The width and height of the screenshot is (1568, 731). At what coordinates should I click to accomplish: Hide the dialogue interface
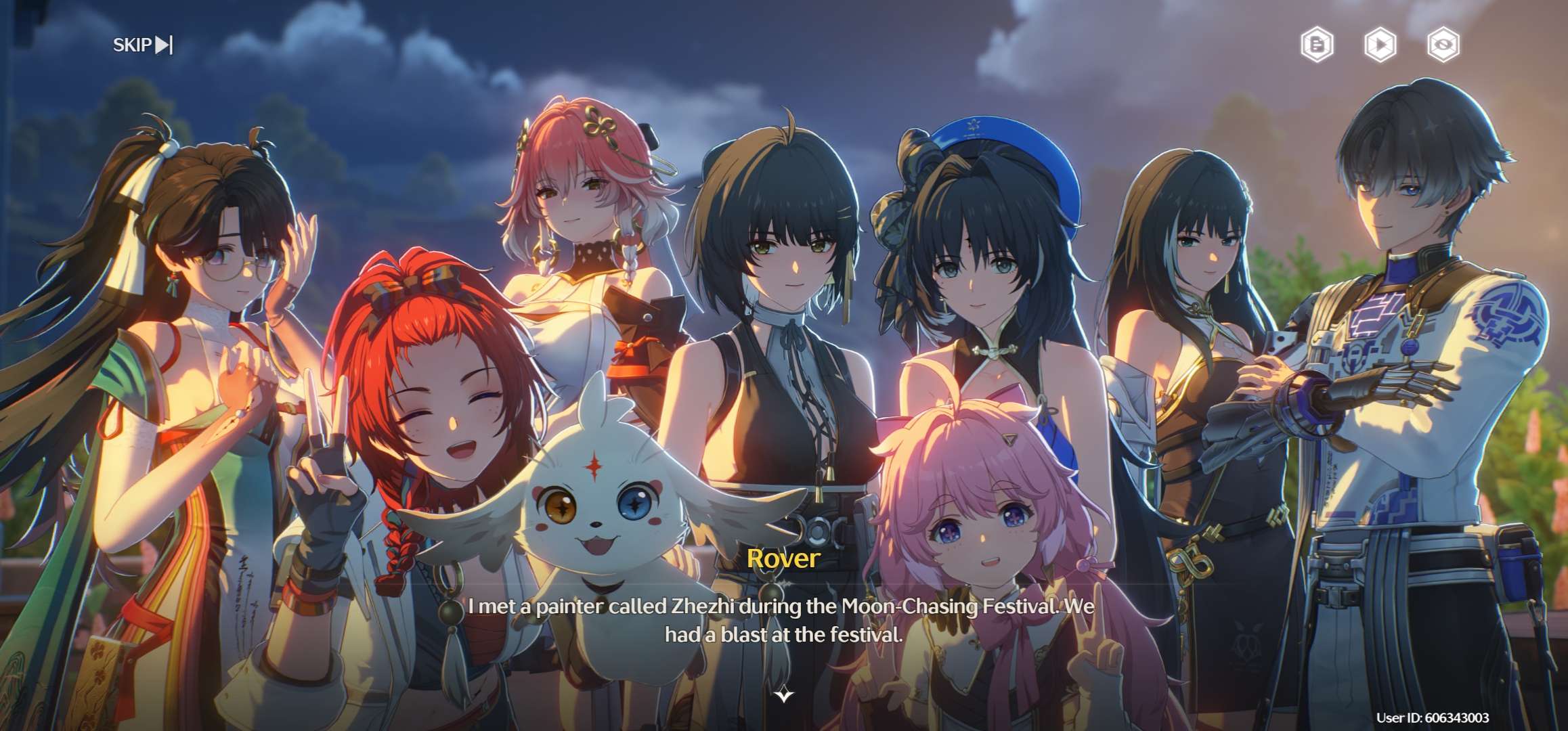click(1443, 45)
